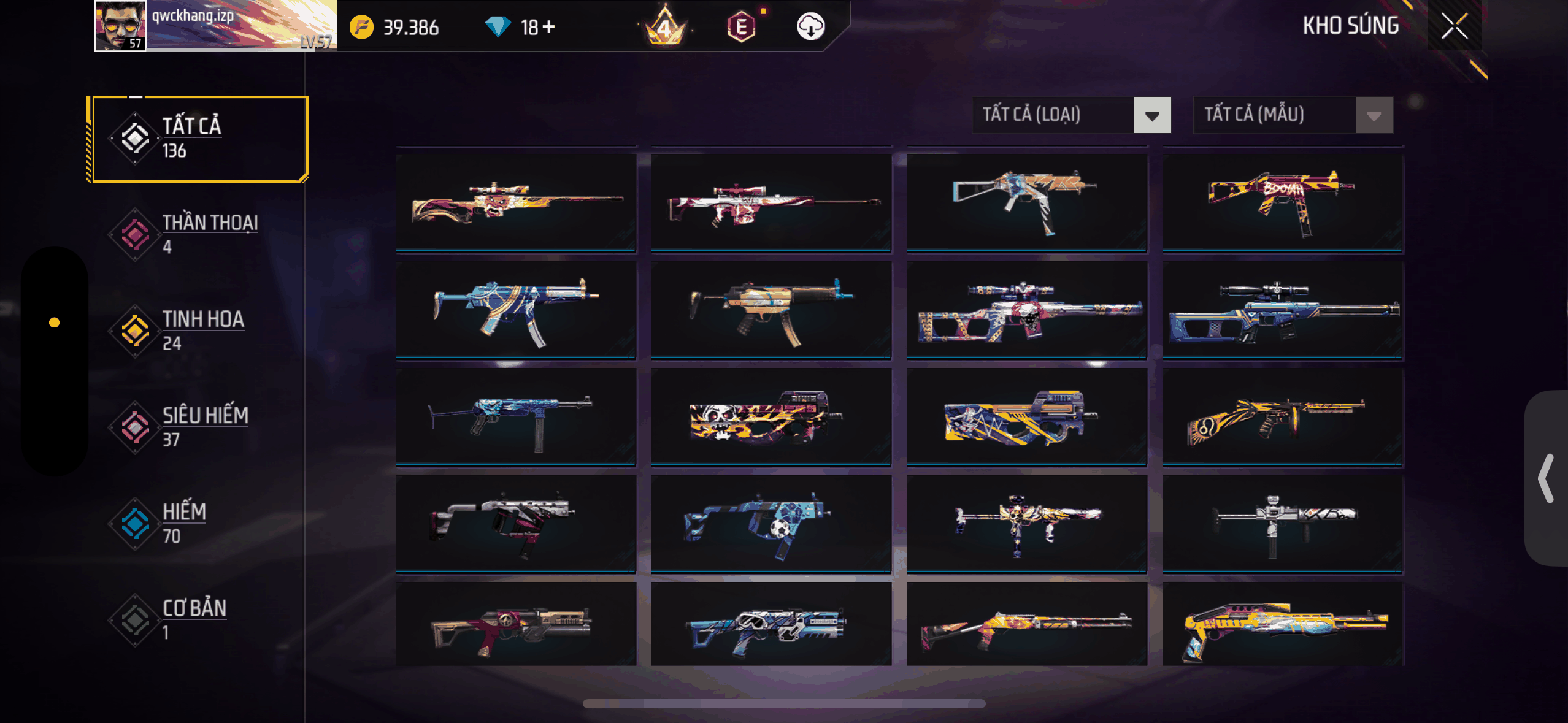
Task: Choose the Cơ Bản category
Action: [196, 619]
